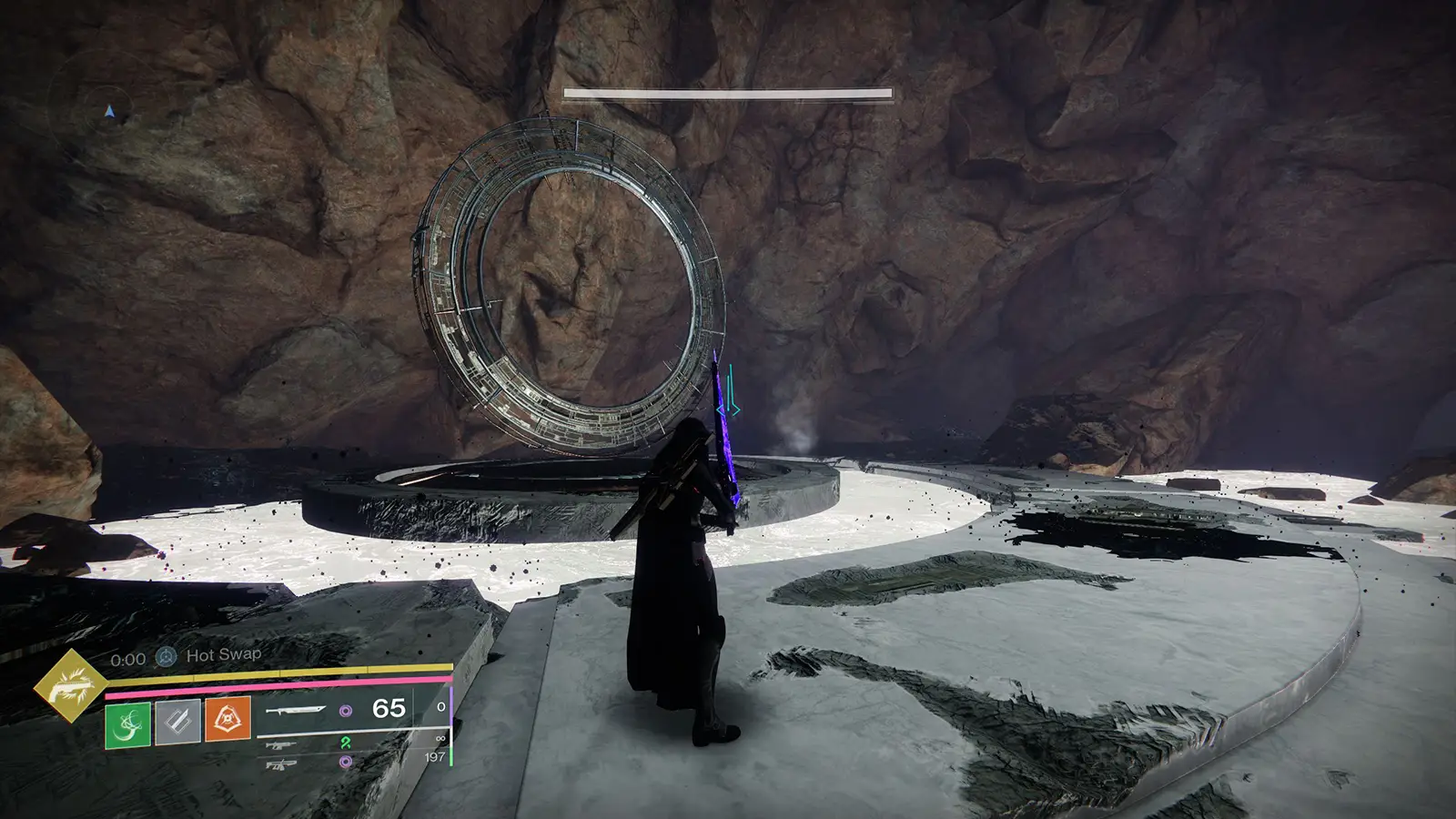Click the Hot Swap buff icon
The height and width of the screenshot is (819, 1456).
167,655
